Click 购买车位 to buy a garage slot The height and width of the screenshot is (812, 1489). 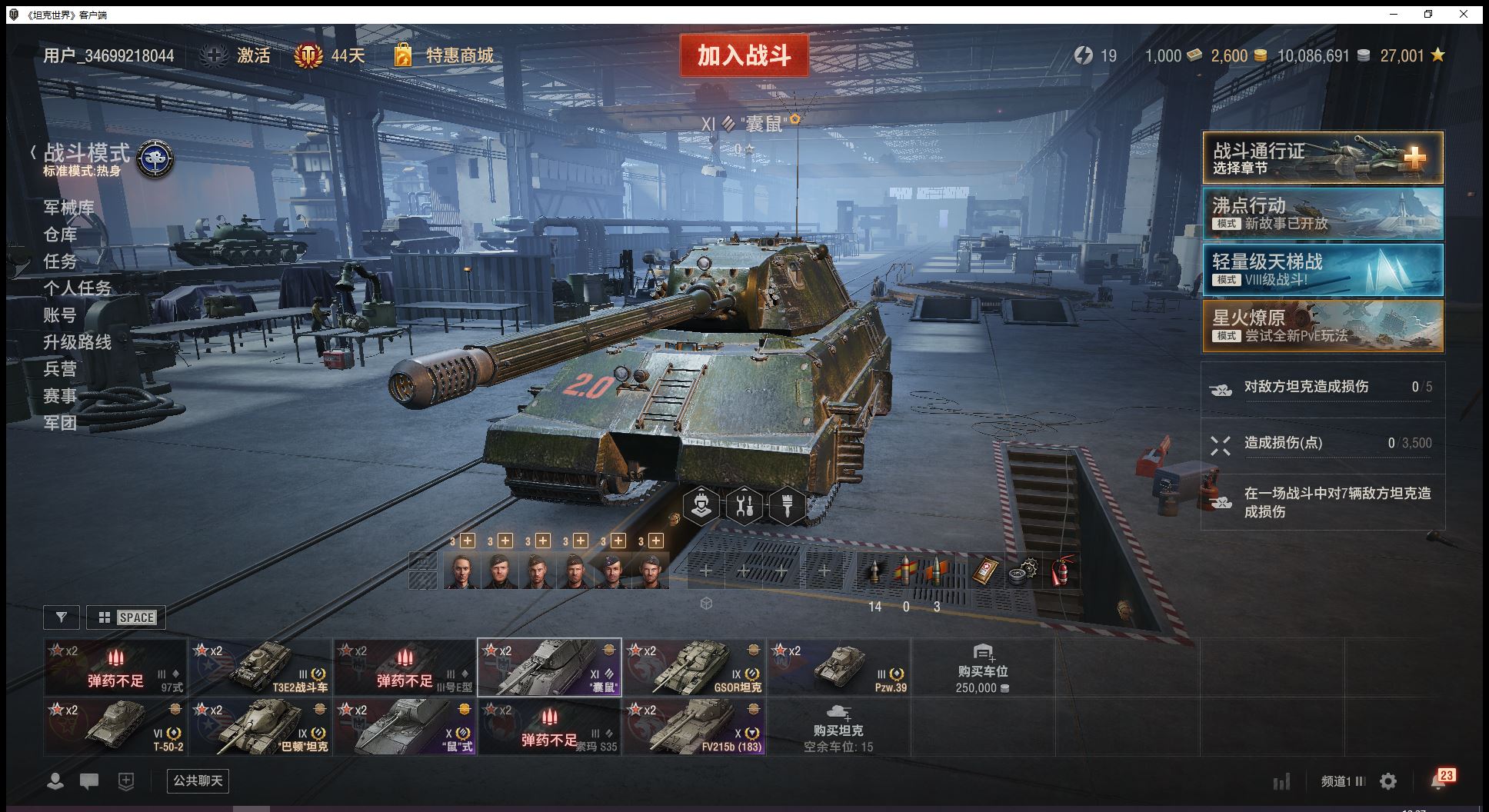982,667
